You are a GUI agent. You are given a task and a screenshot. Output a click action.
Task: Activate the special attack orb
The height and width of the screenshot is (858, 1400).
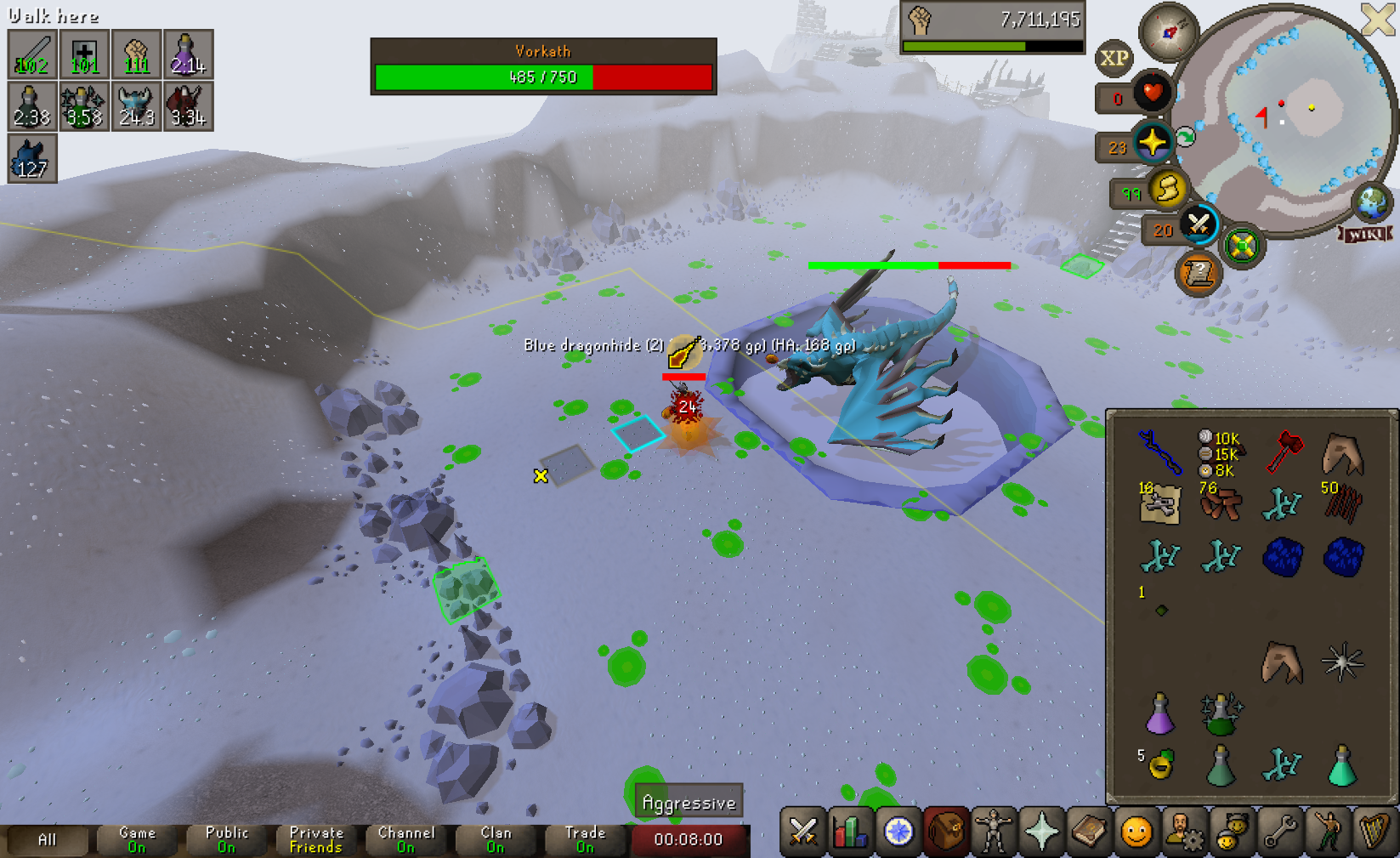click(1199, 224)
